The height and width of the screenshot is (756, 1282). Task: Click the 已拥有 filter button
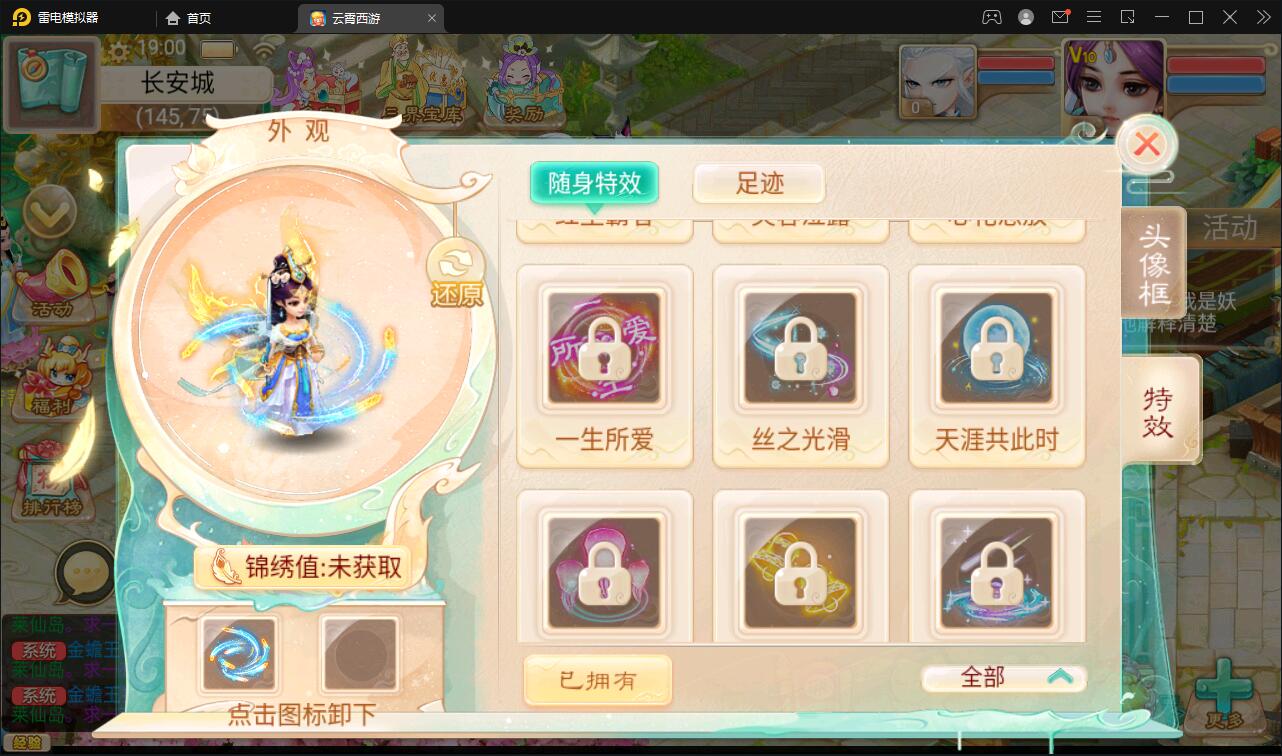(x=597, y=679)
